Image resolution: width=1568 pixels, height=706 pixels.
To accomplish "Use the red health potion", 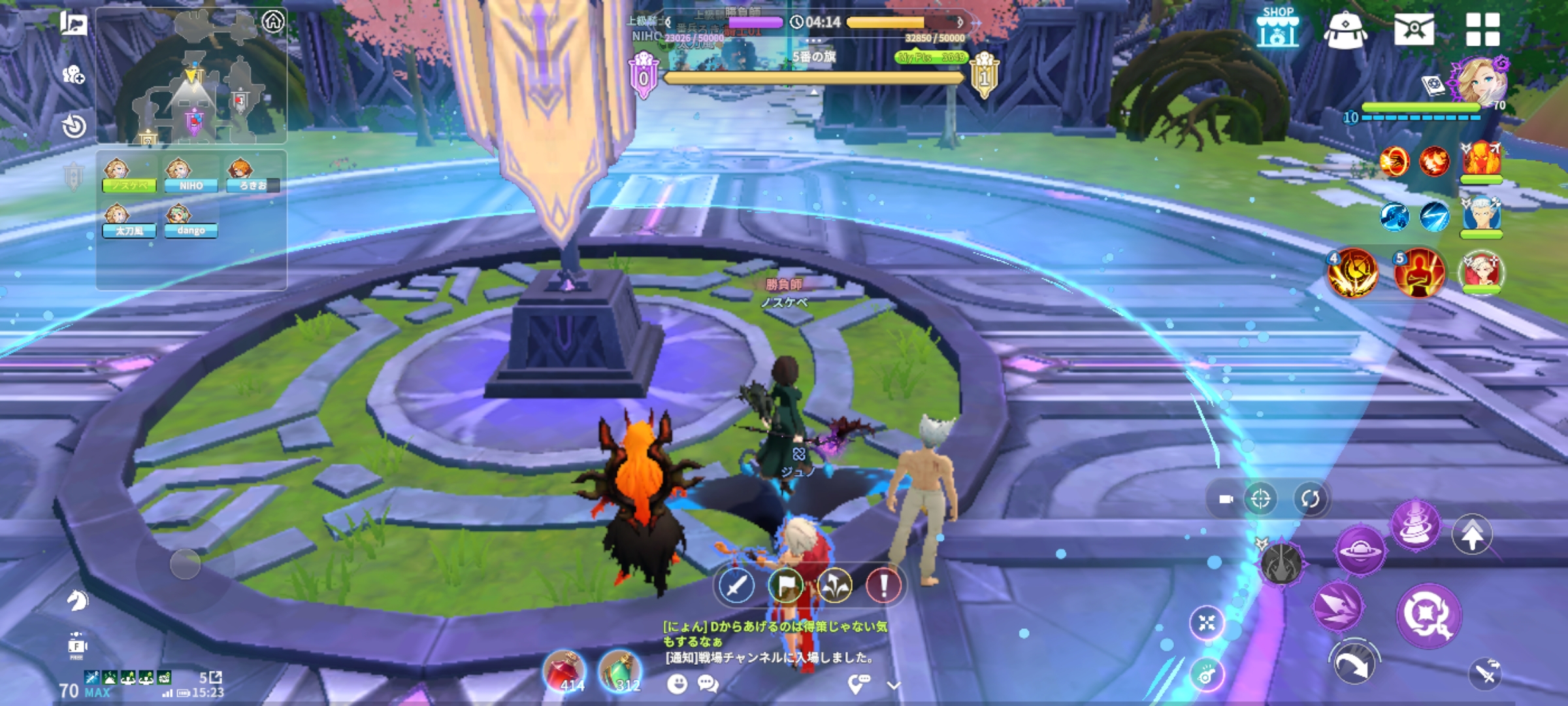I will (x=564, y=671).
